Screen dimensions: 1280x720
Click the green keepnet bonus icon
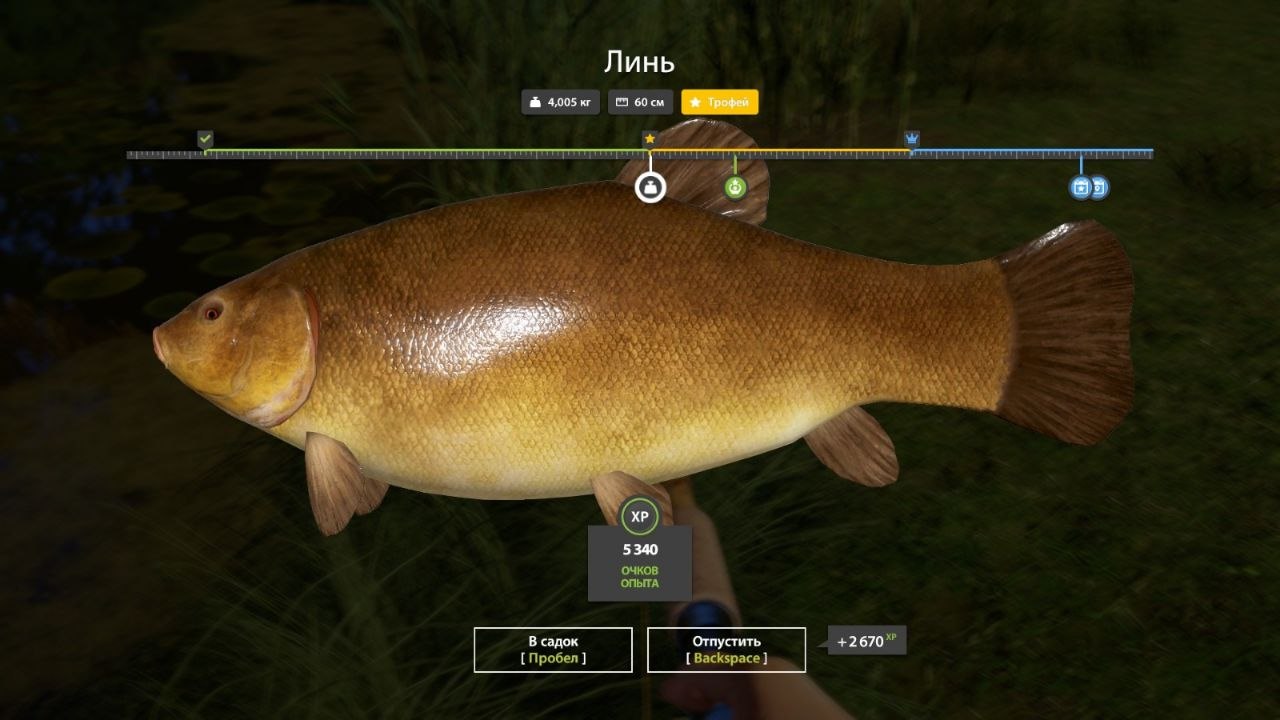coord(736,186)
